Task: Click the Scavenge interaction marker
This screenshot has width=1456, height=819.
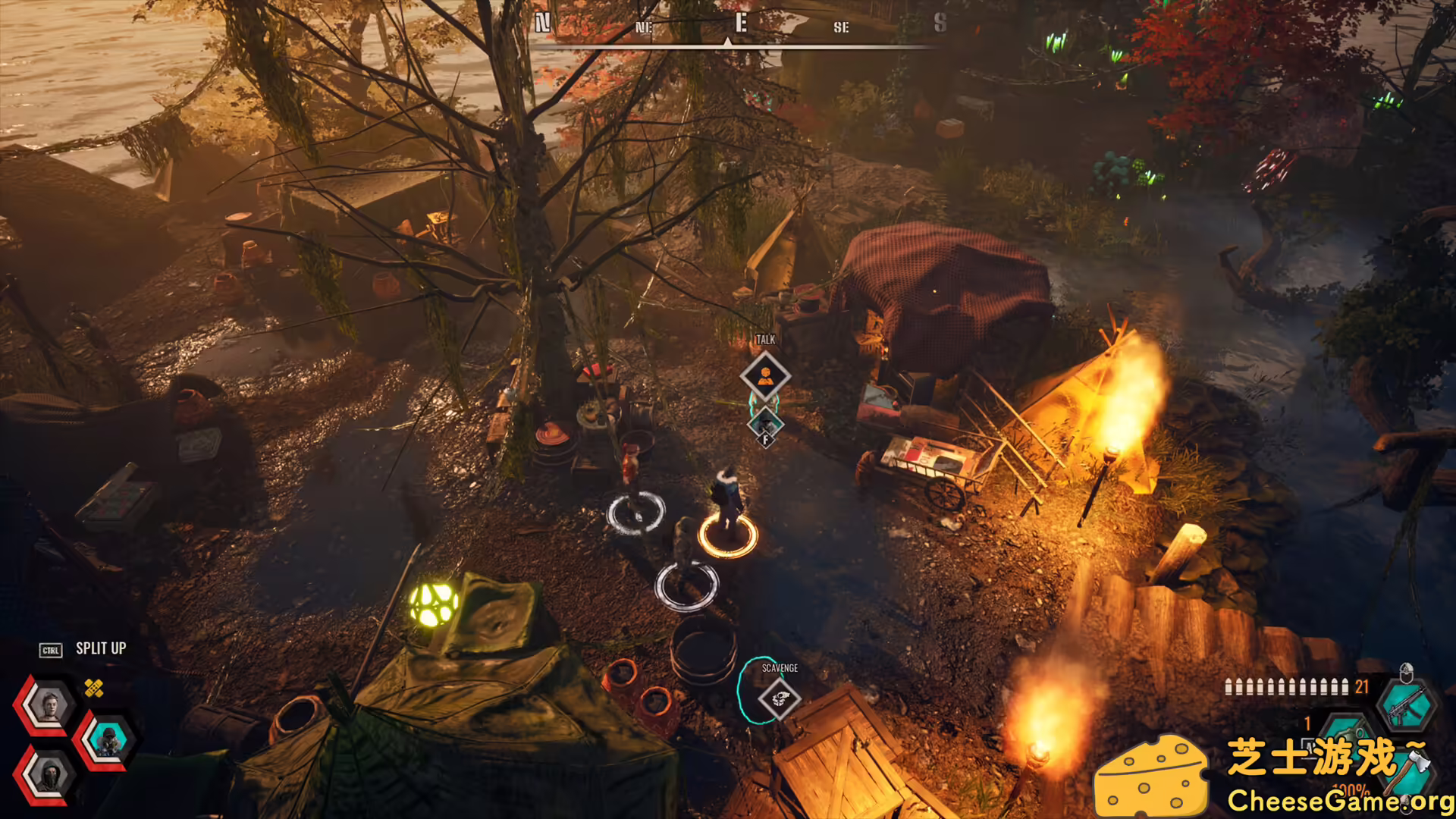Action: coord(779,698)
